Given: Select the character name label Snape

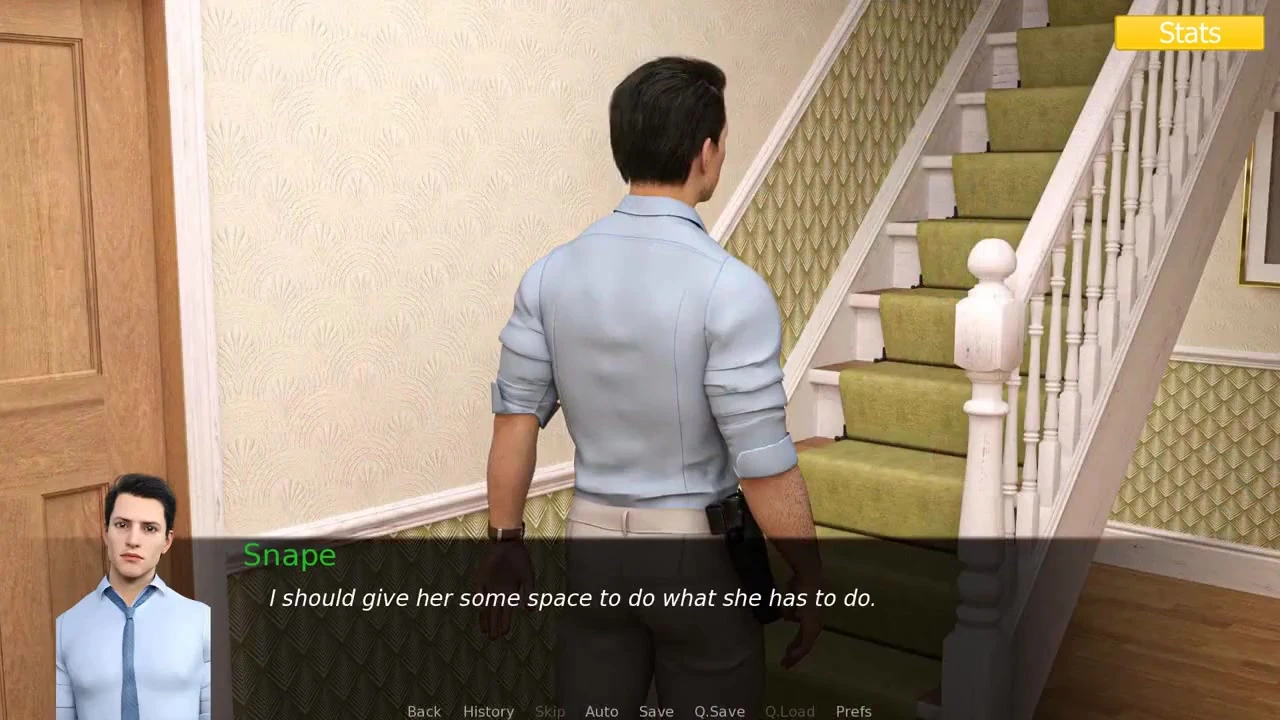Looking at the screenshot, I should [289, 555].
